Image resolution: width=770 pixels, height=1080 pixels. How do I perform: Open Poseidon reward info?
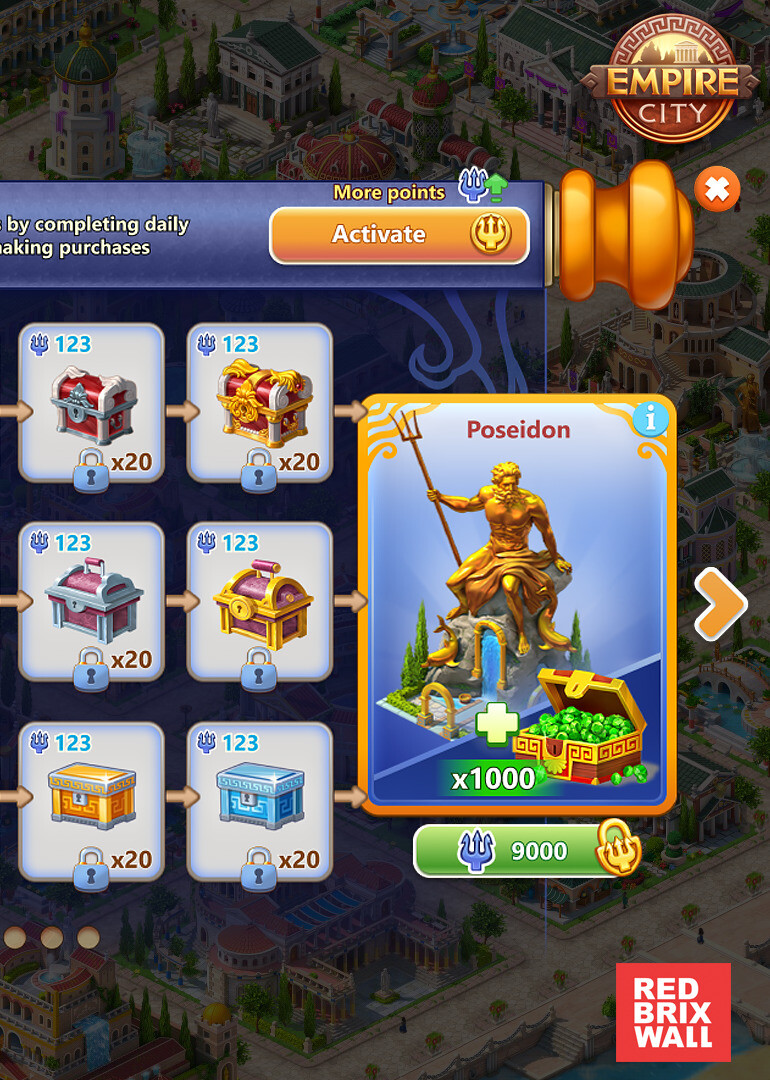tap(650, 420)
